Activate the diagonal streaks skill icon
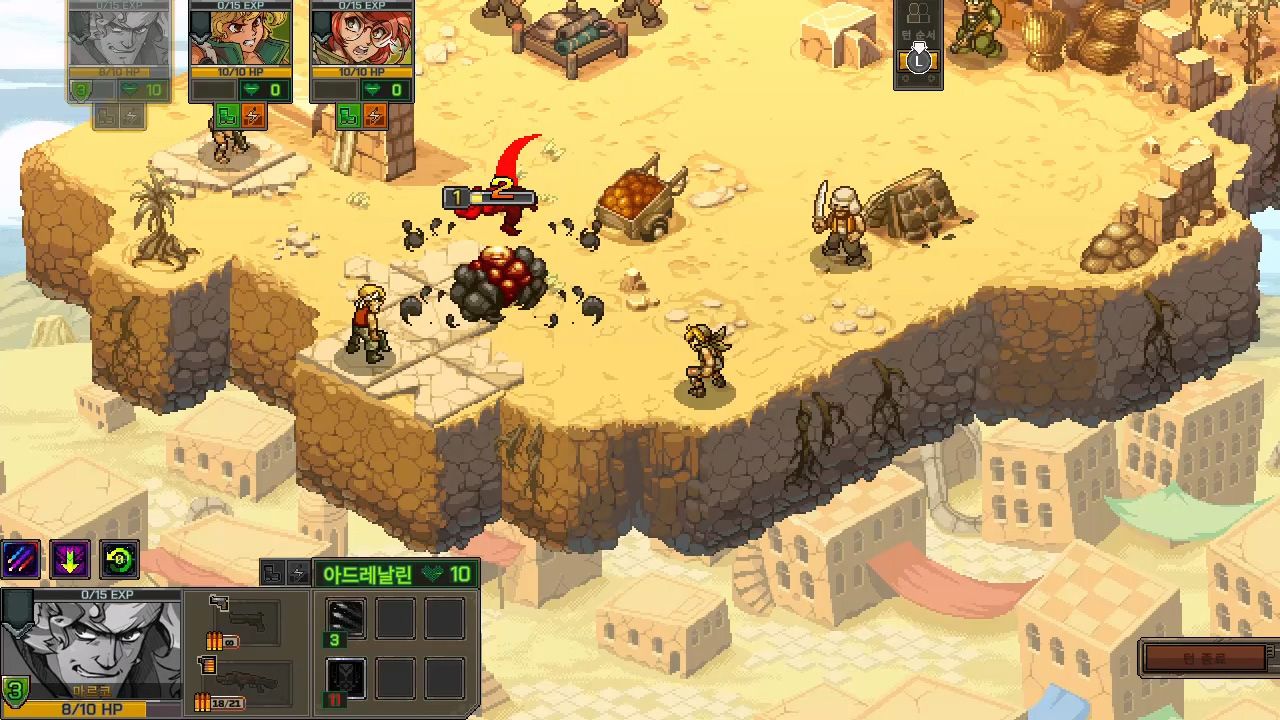This screenshot has width=1280, height=720. [21, 561]
